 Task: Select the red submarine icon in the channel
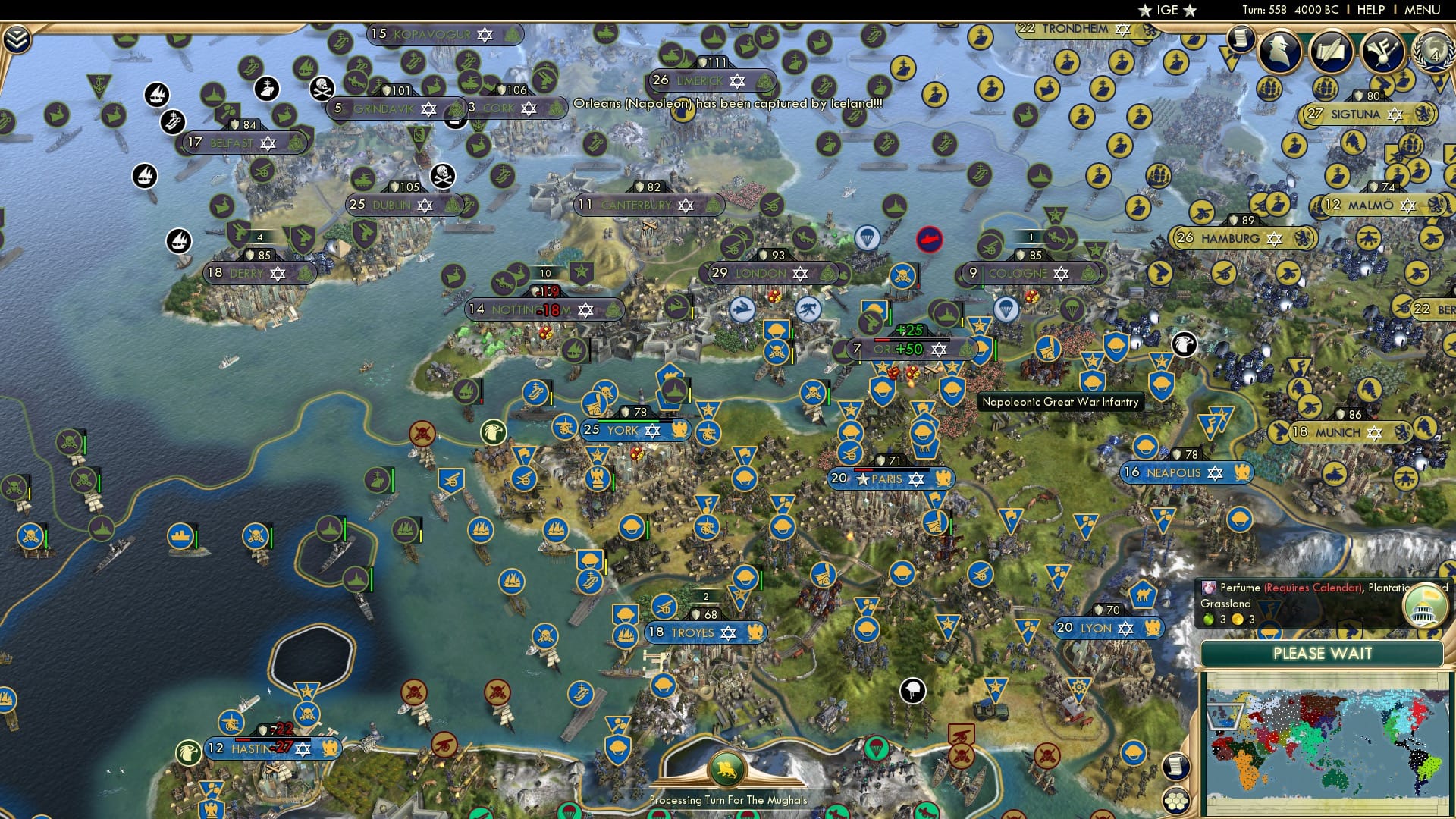click(929, 239)
